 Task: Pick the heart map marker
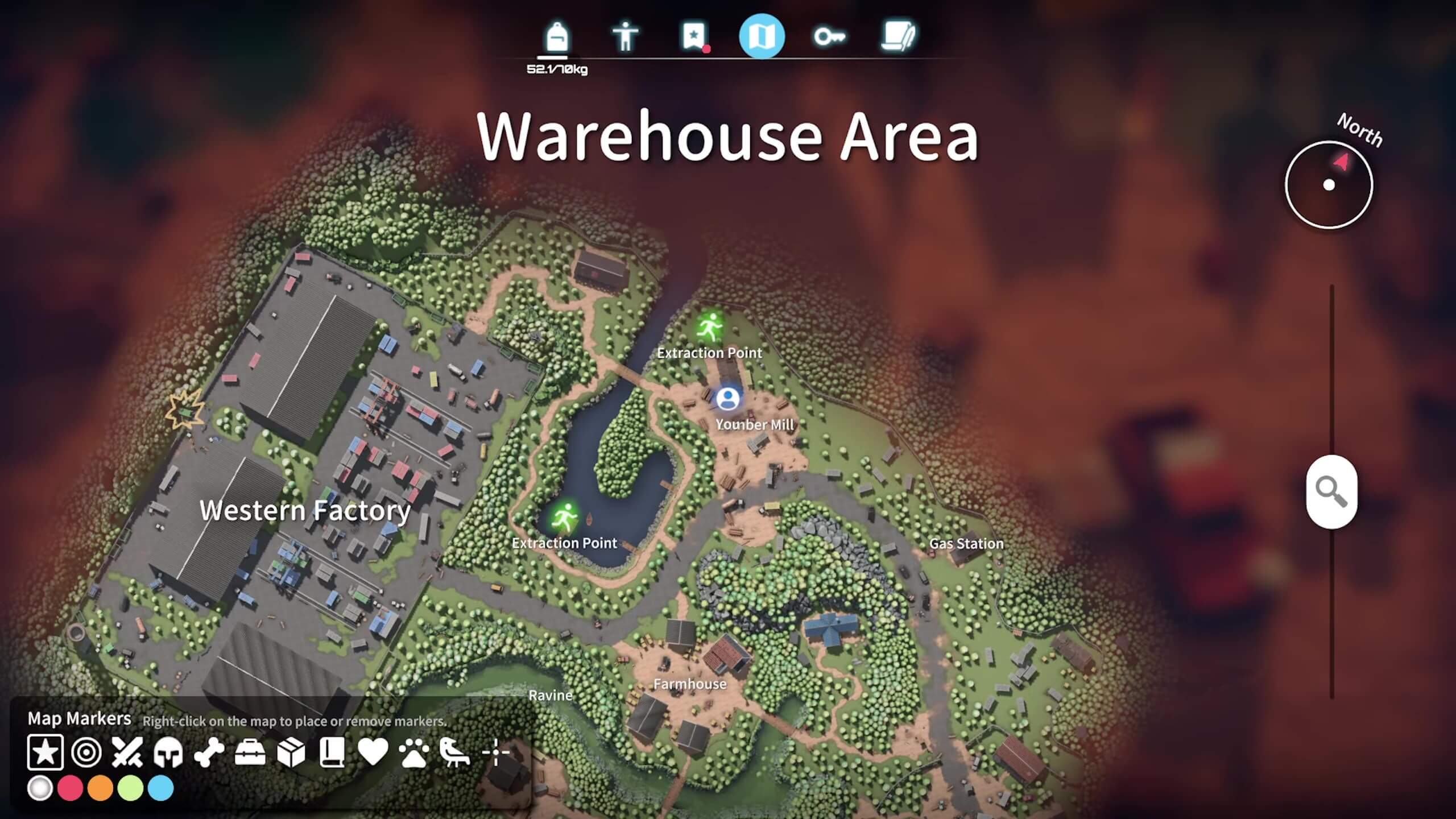[373, 752]
